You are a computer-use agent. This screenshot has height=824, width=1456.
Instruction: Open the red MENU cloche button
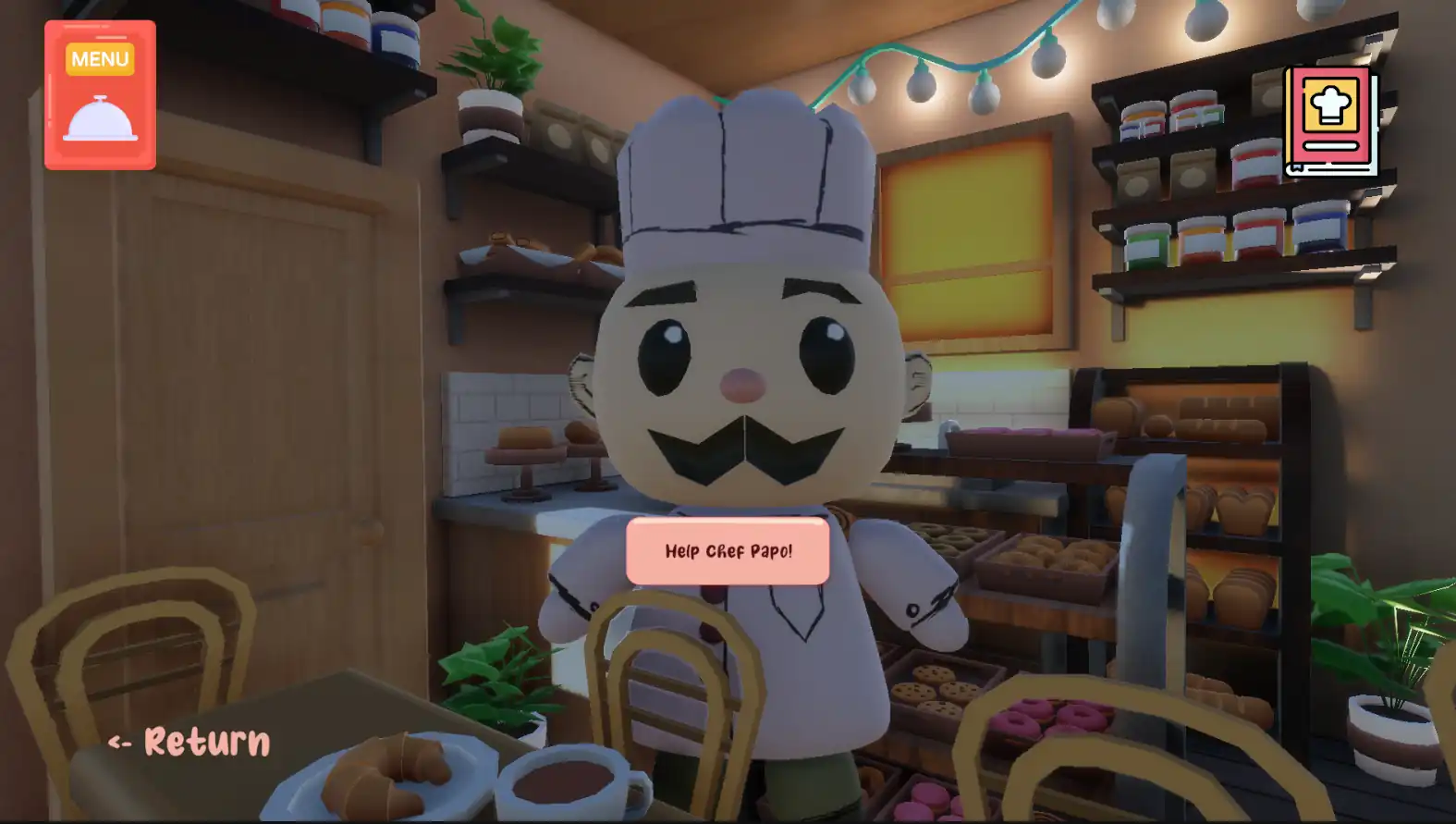click(100, 95)
